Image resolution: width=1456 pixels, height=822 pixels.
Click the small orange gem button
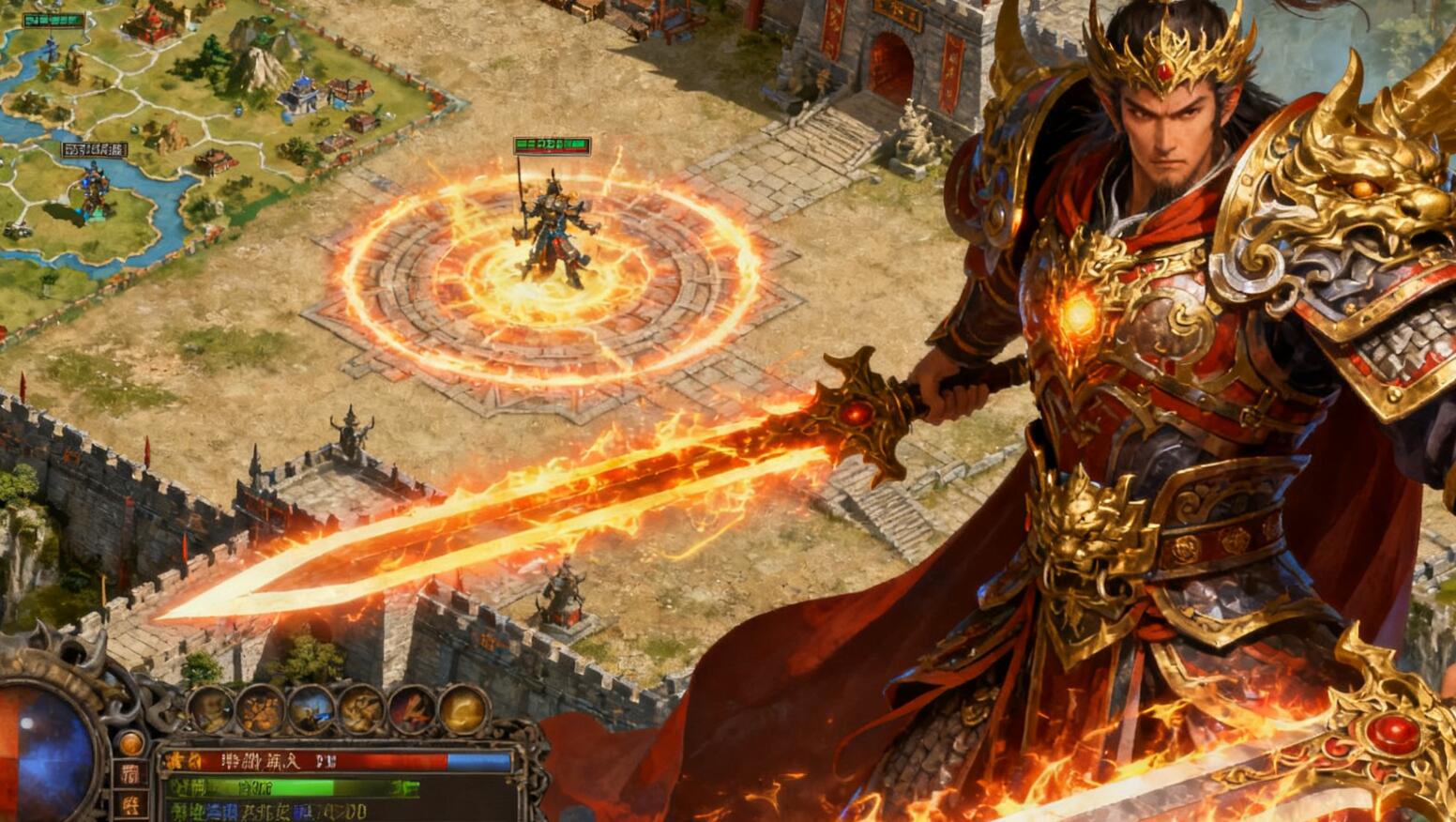pos(131,743)
